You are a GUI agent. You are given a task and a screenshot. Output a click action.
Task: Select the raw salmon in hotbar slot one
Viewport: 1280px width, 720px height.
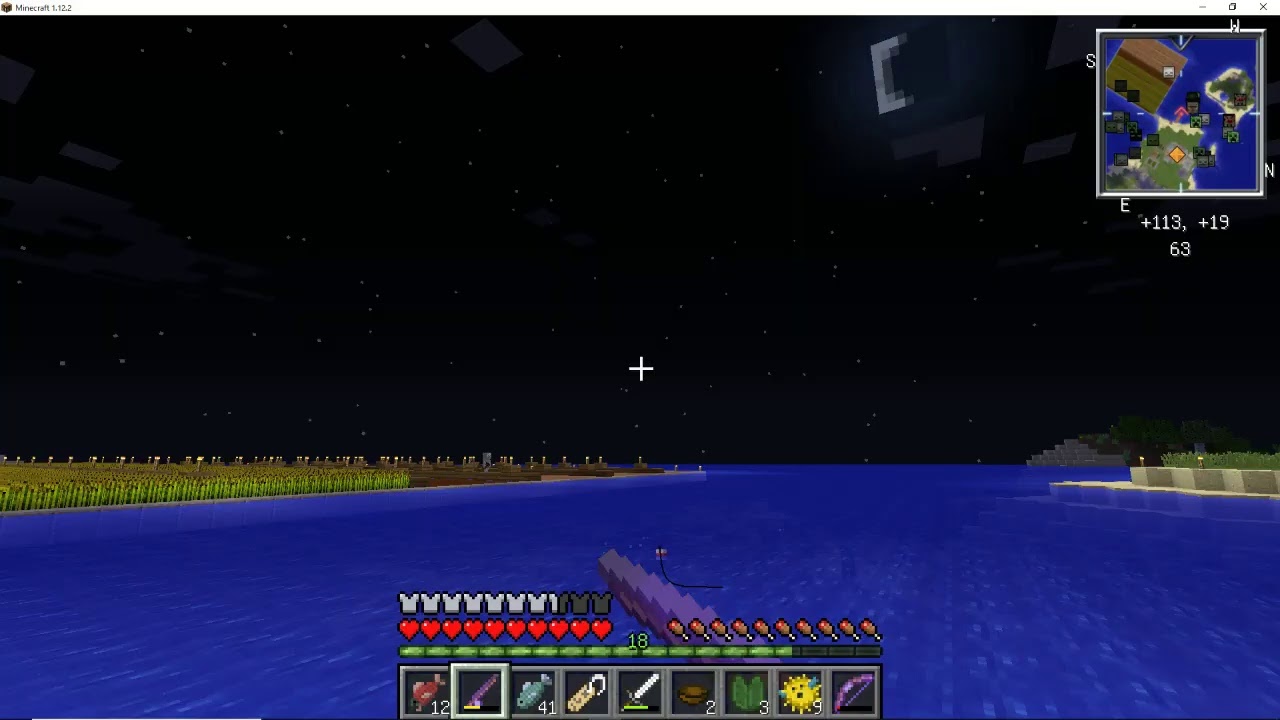point(426,690)
